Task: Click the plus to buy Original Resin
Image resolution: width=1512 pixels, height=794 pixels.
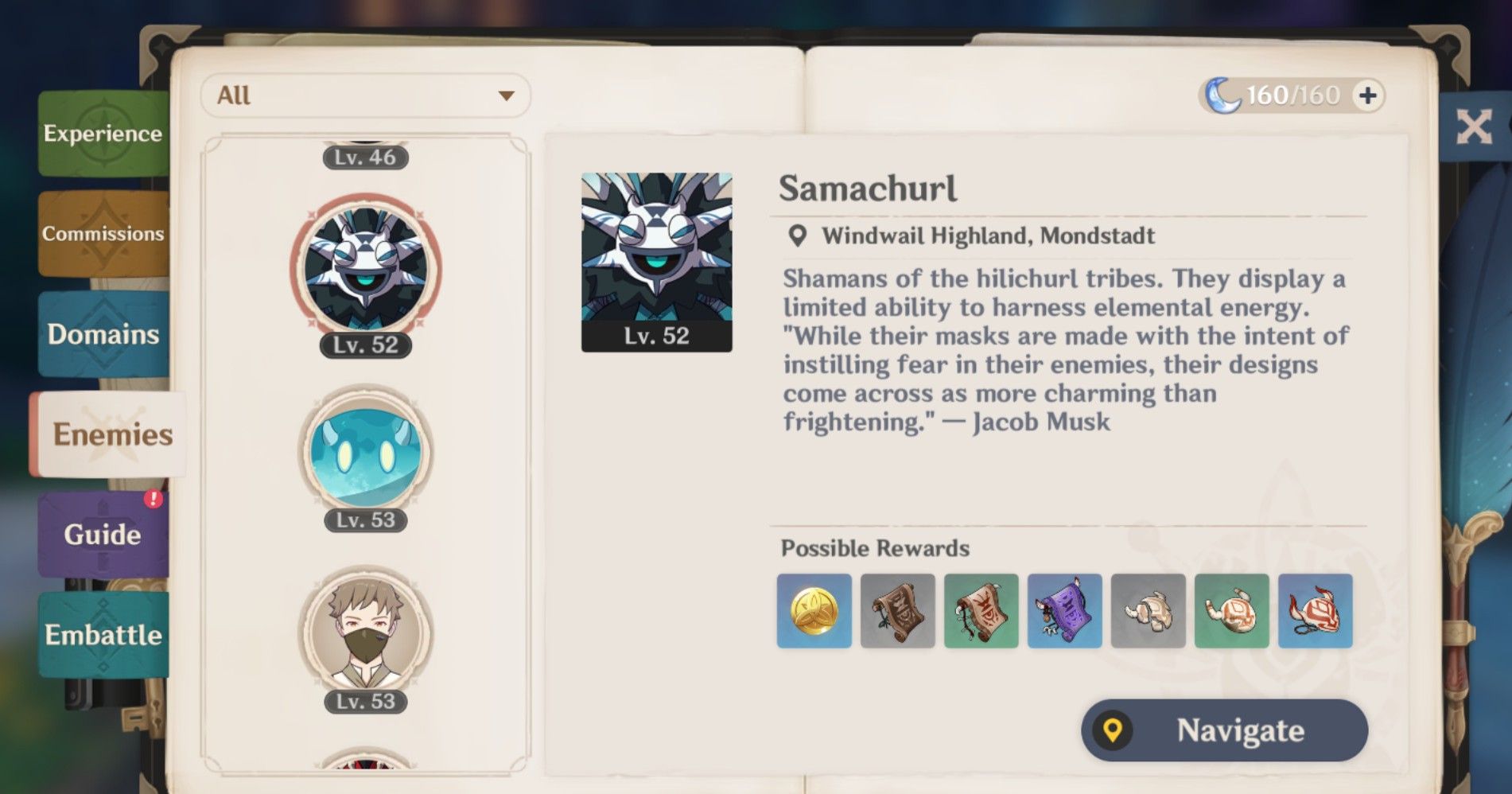Action: [1366, 93]
